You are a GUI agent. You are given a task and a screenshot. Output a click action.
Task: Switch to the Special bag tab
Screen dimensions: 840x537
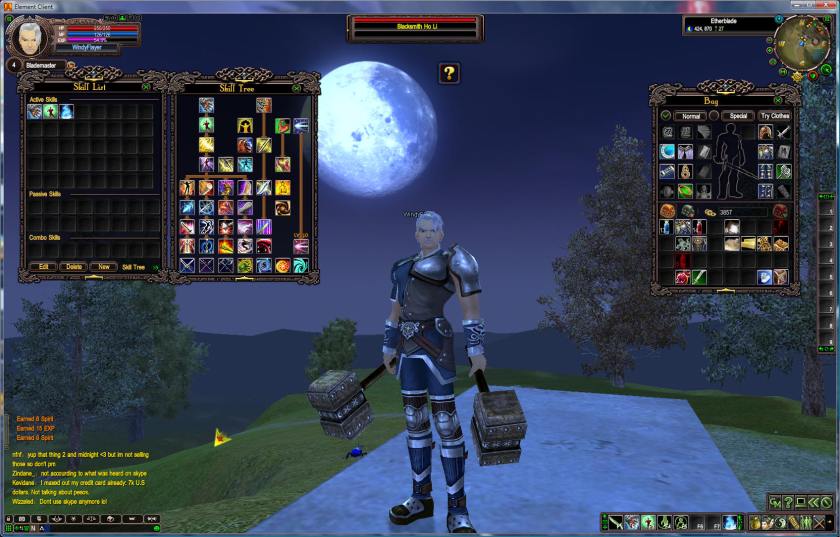[738, 116]
